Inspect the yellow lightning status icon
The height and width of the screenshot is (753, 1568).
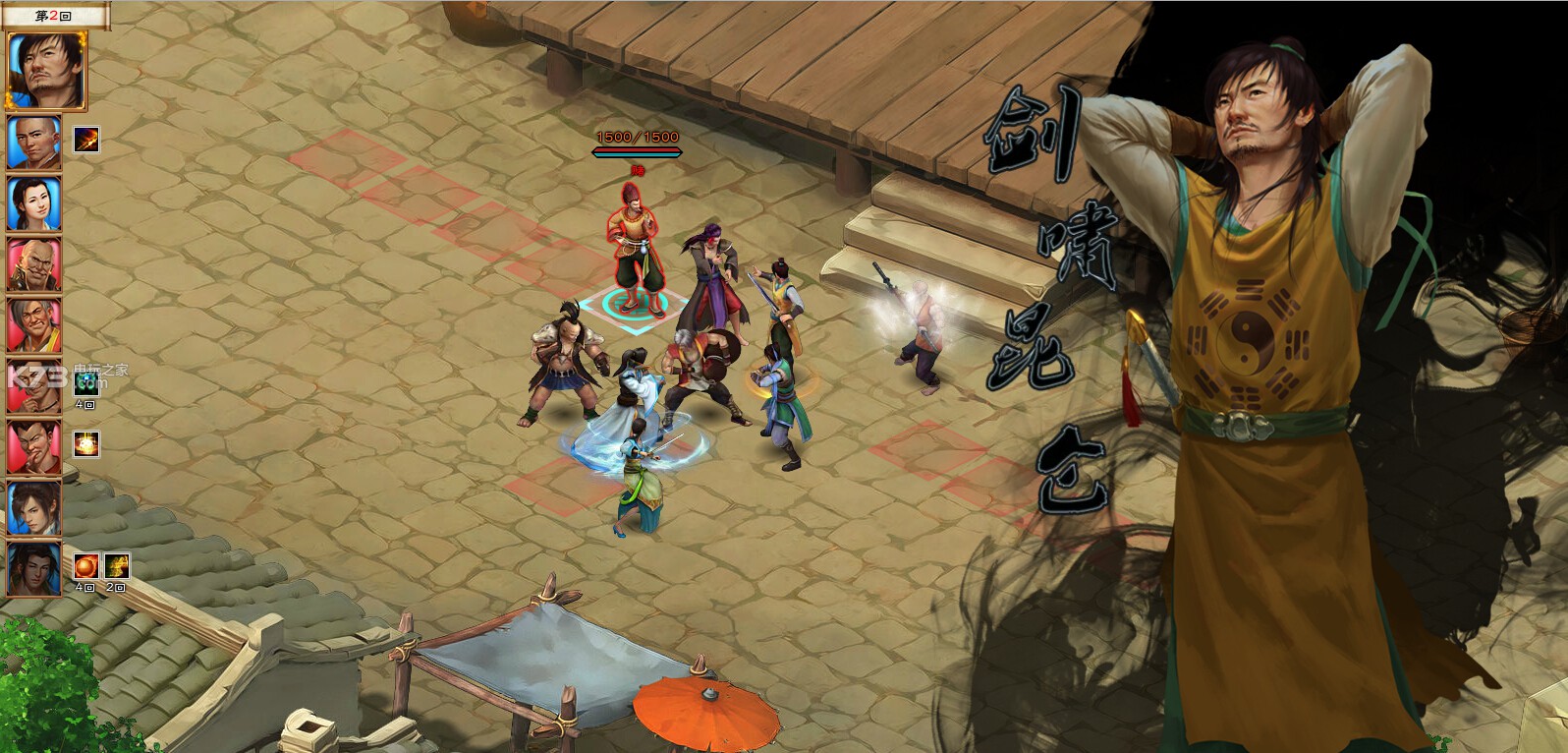click(x=117, y=565)
